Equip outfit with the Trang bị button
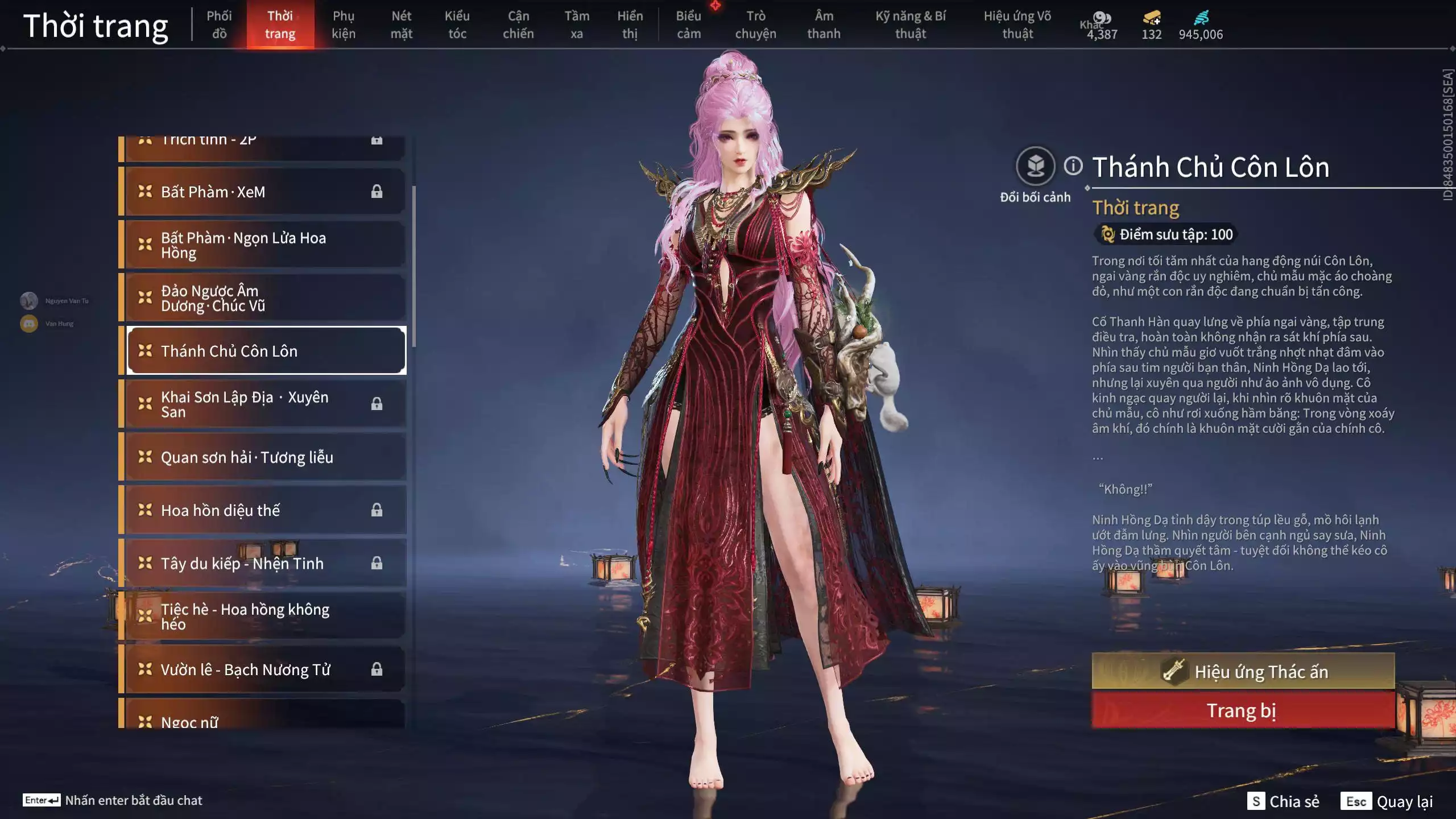1456x819 pixels. click(x=1243, y=710)
